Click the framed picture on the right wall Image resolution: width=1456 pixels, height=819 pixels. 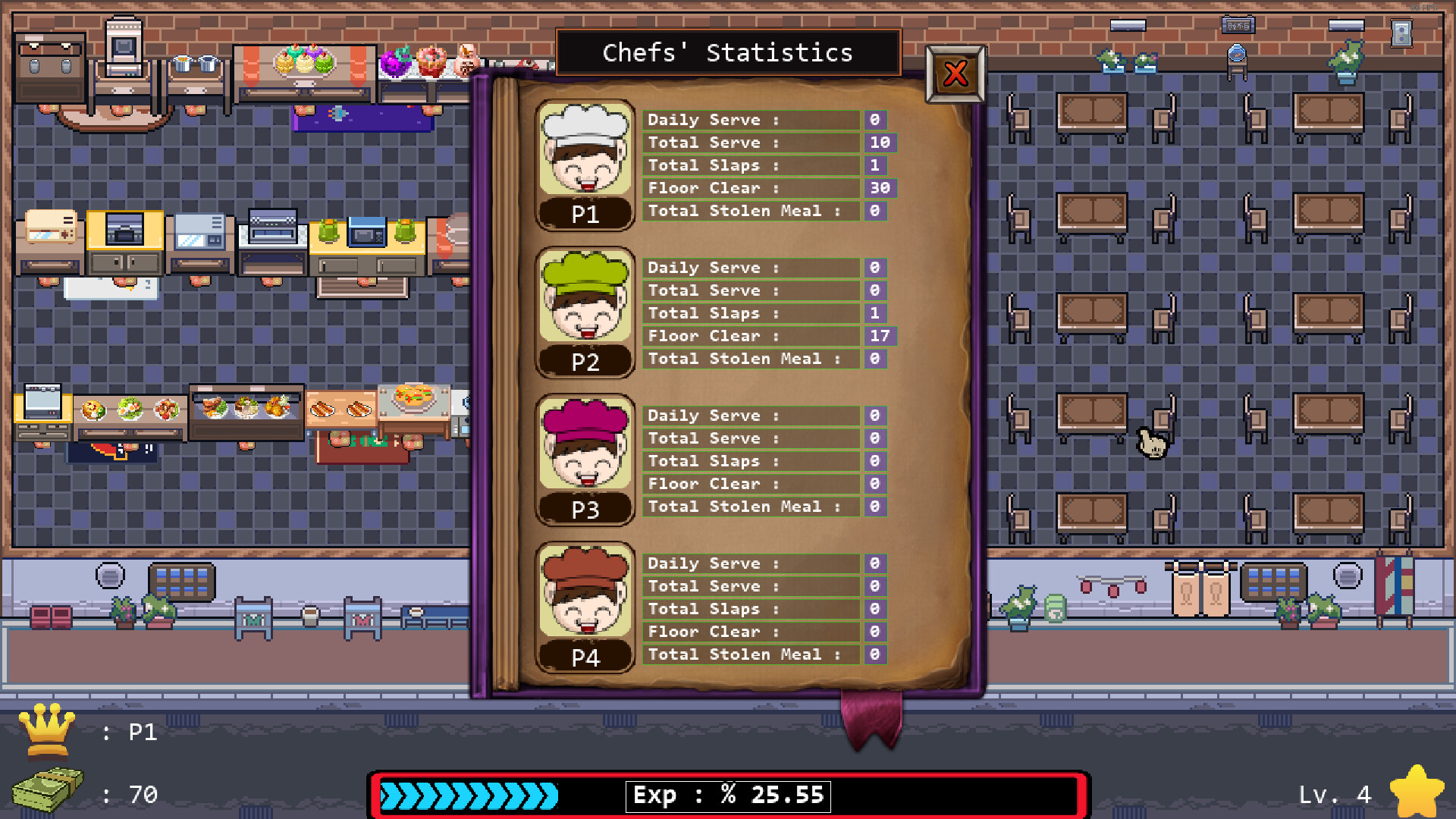click(x=1401, y=34)
